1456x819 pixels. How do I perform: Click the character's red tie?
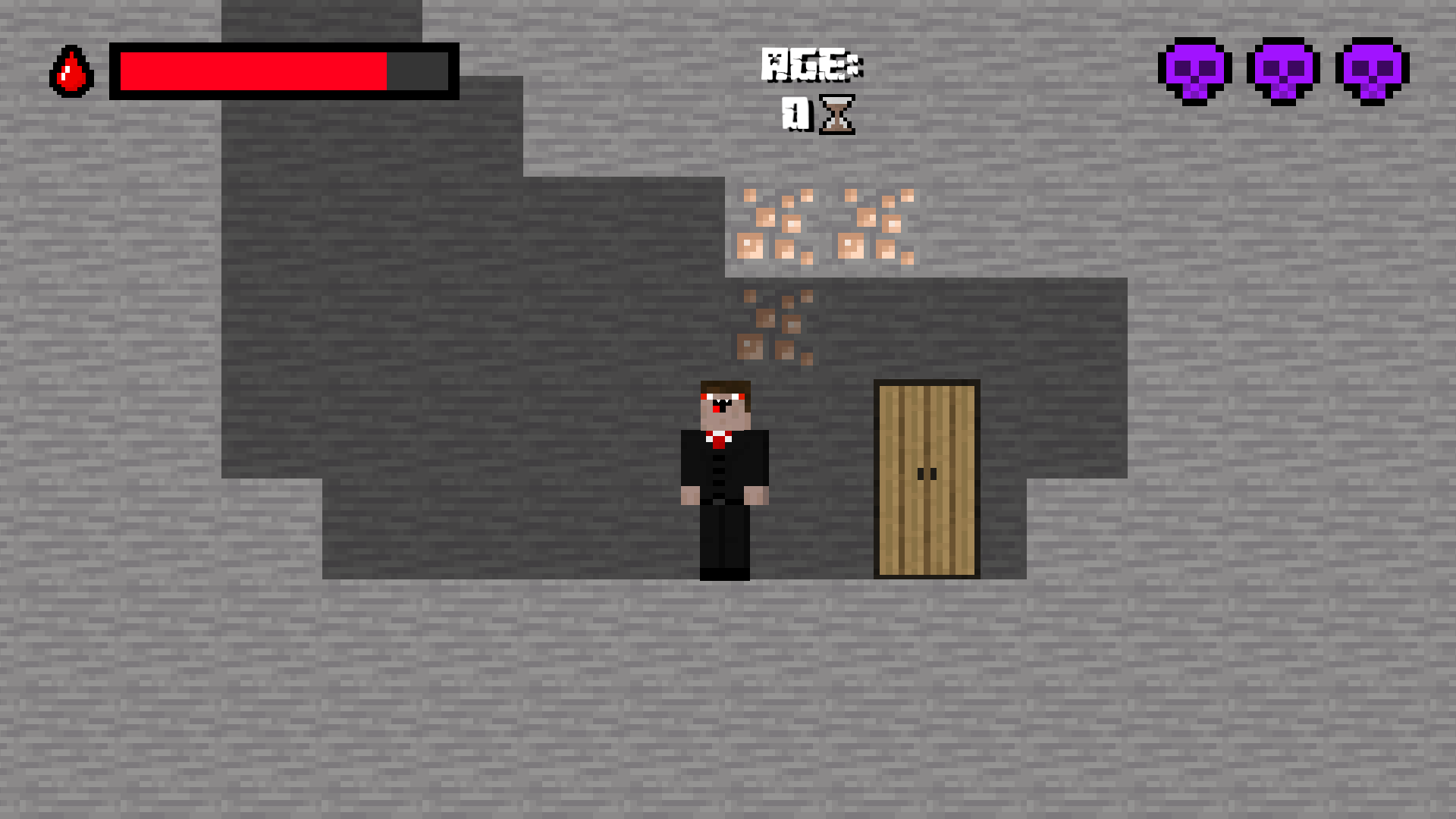(x=719, y=440)
